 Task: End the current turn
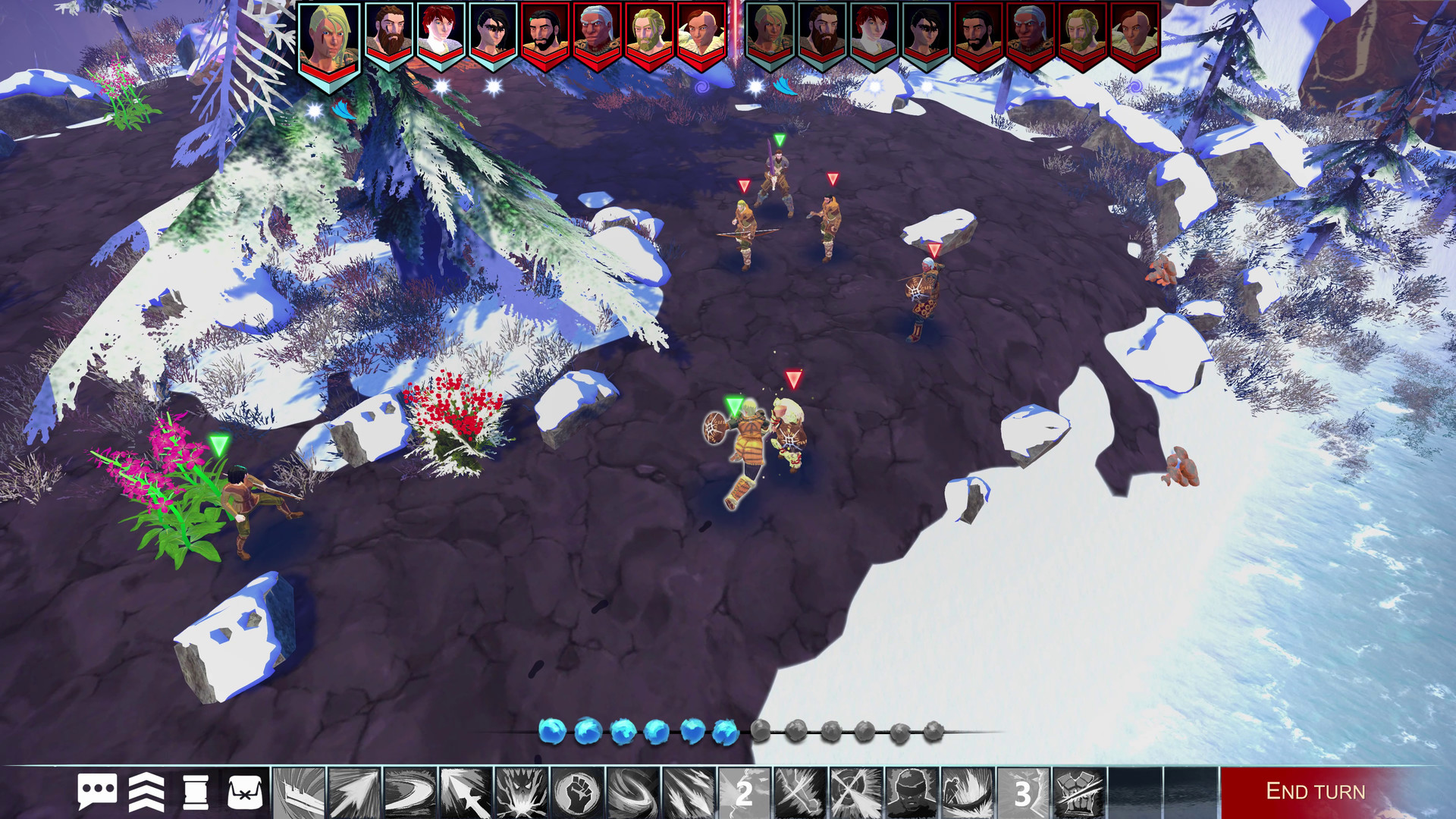[1315, 792]
